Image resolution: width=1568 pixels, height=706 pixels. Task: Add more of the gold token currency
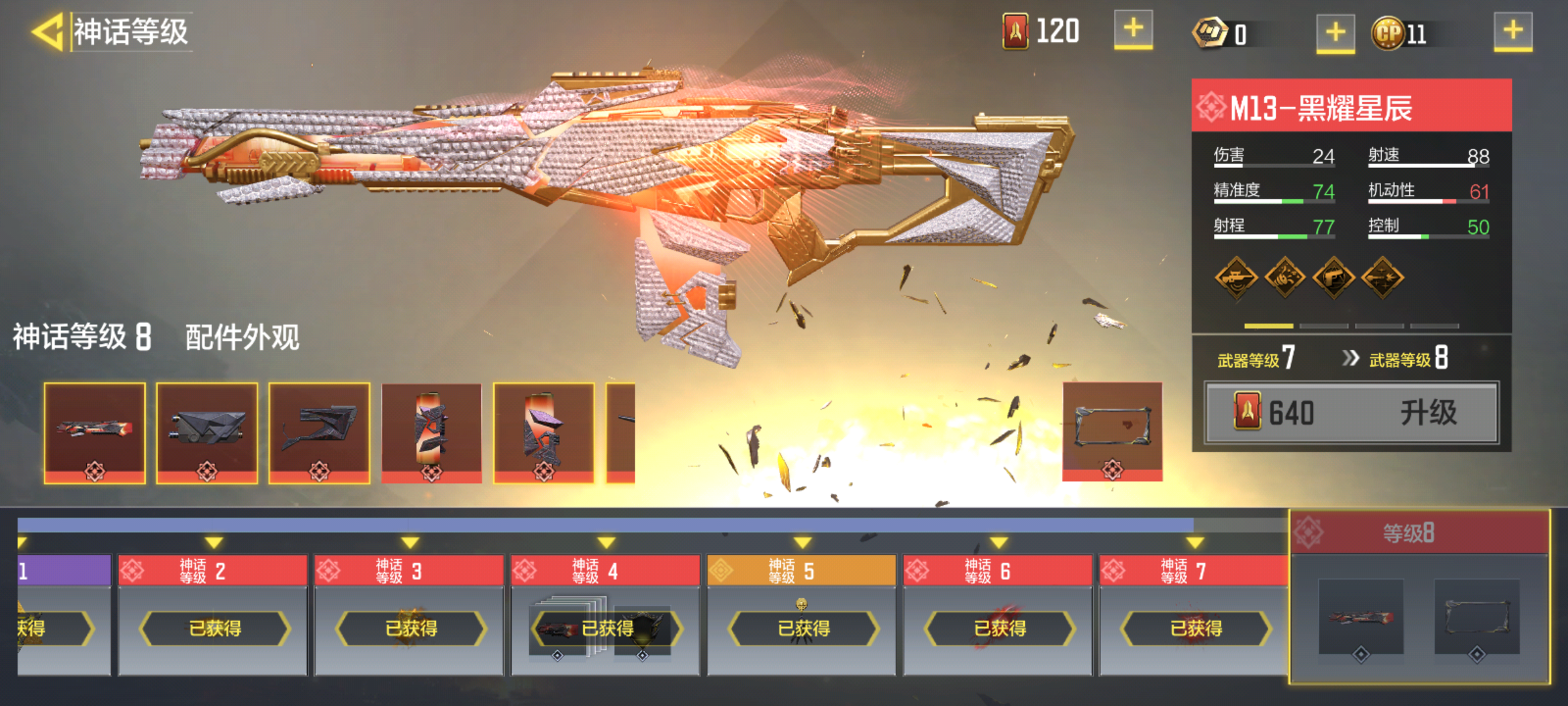click(1335, 33)
